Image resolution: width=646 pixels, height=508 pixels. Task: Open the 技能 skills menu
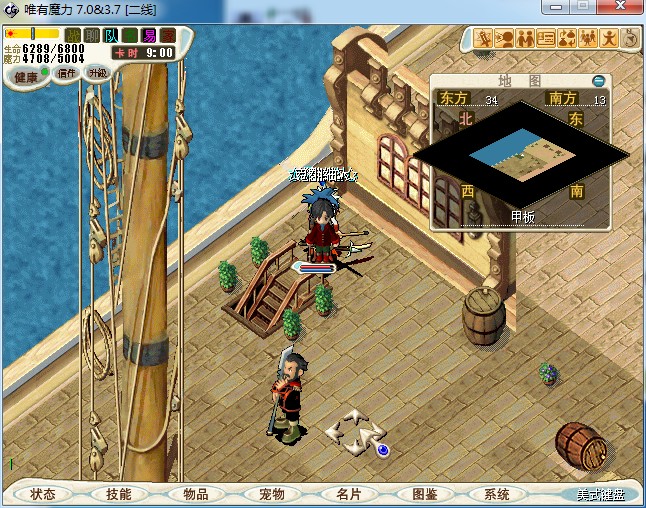[x=119, y=494]
